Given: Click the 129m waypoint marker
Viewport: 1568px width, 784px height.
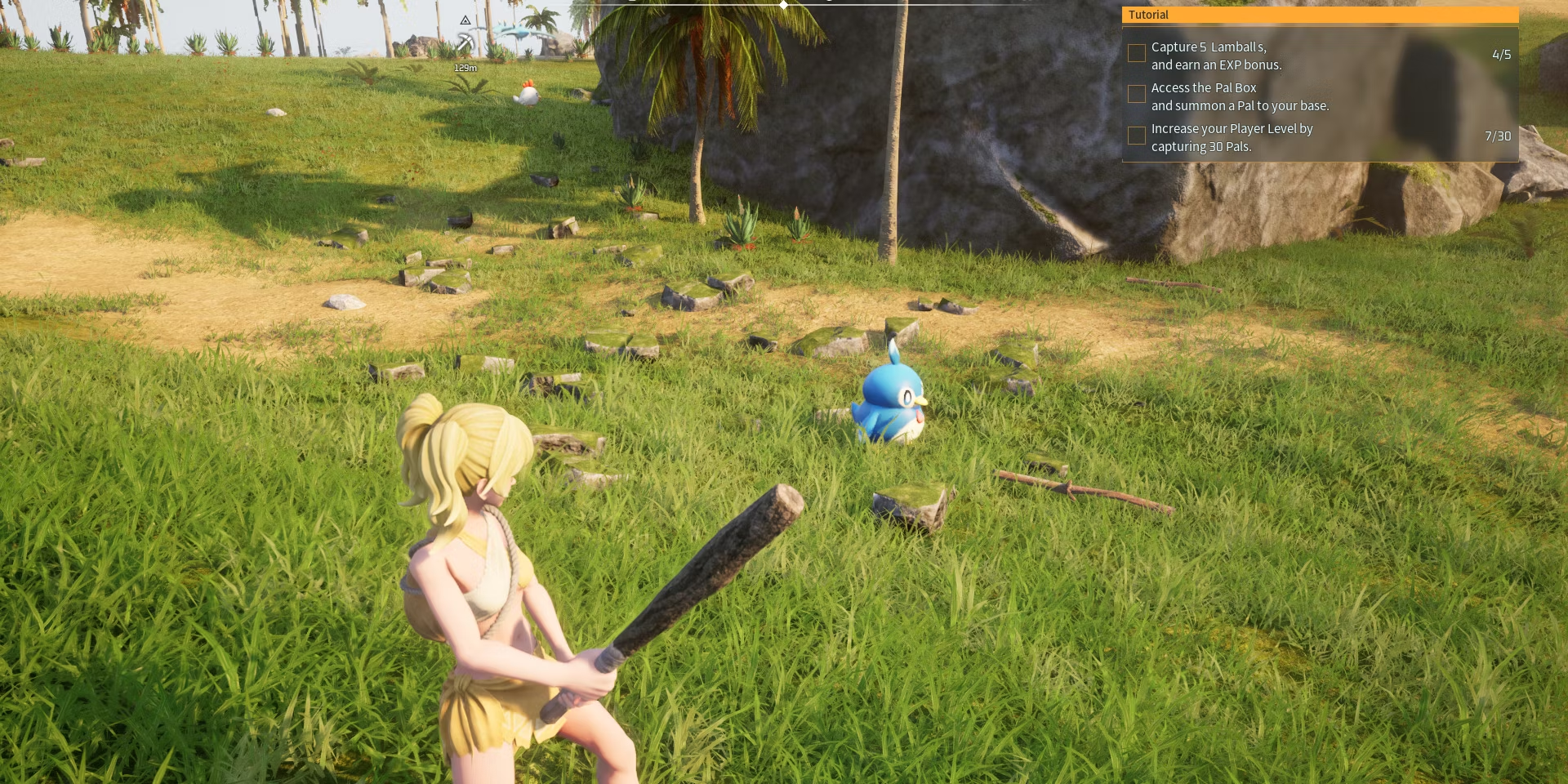Looking at the screenshot, I should coord(465,41).
